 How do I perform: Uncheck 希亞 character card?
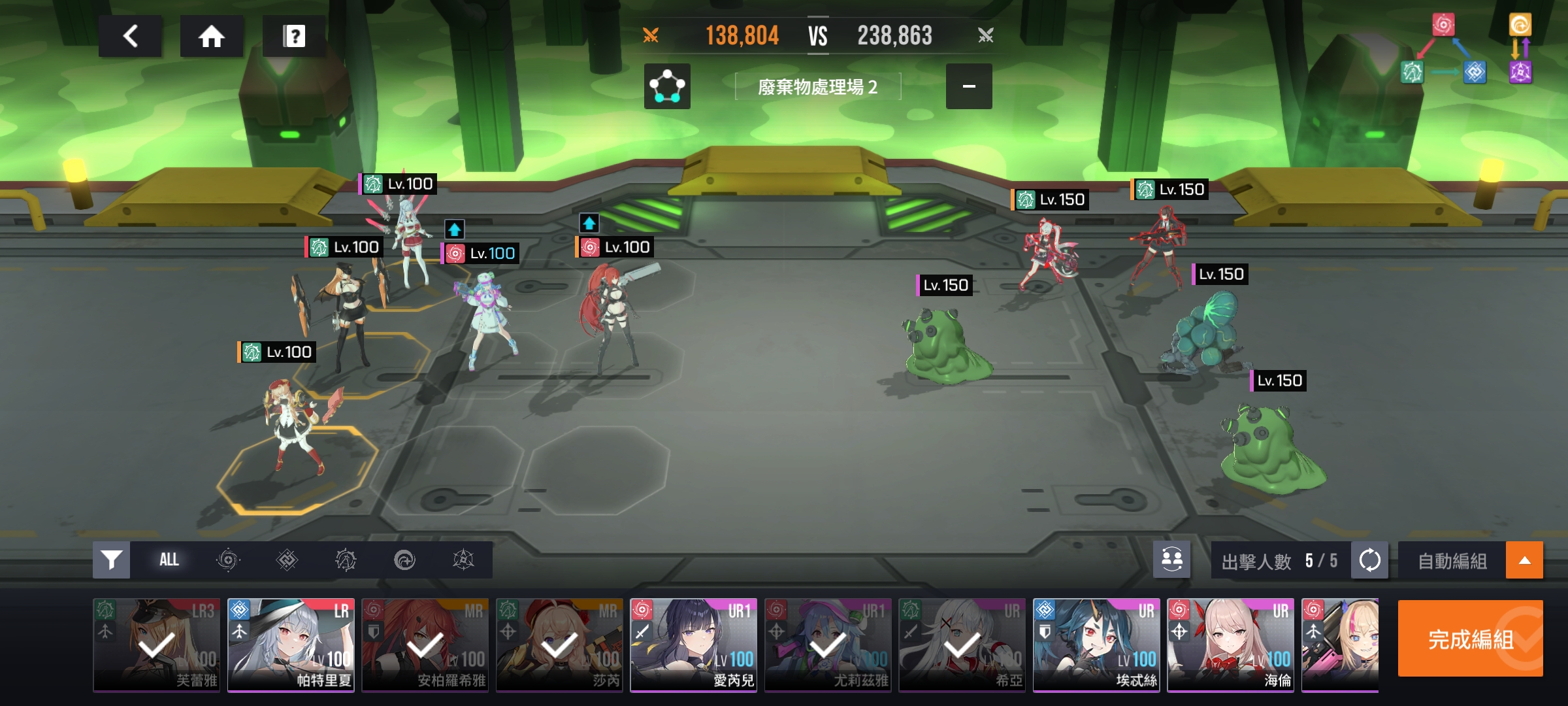(962, 645)
